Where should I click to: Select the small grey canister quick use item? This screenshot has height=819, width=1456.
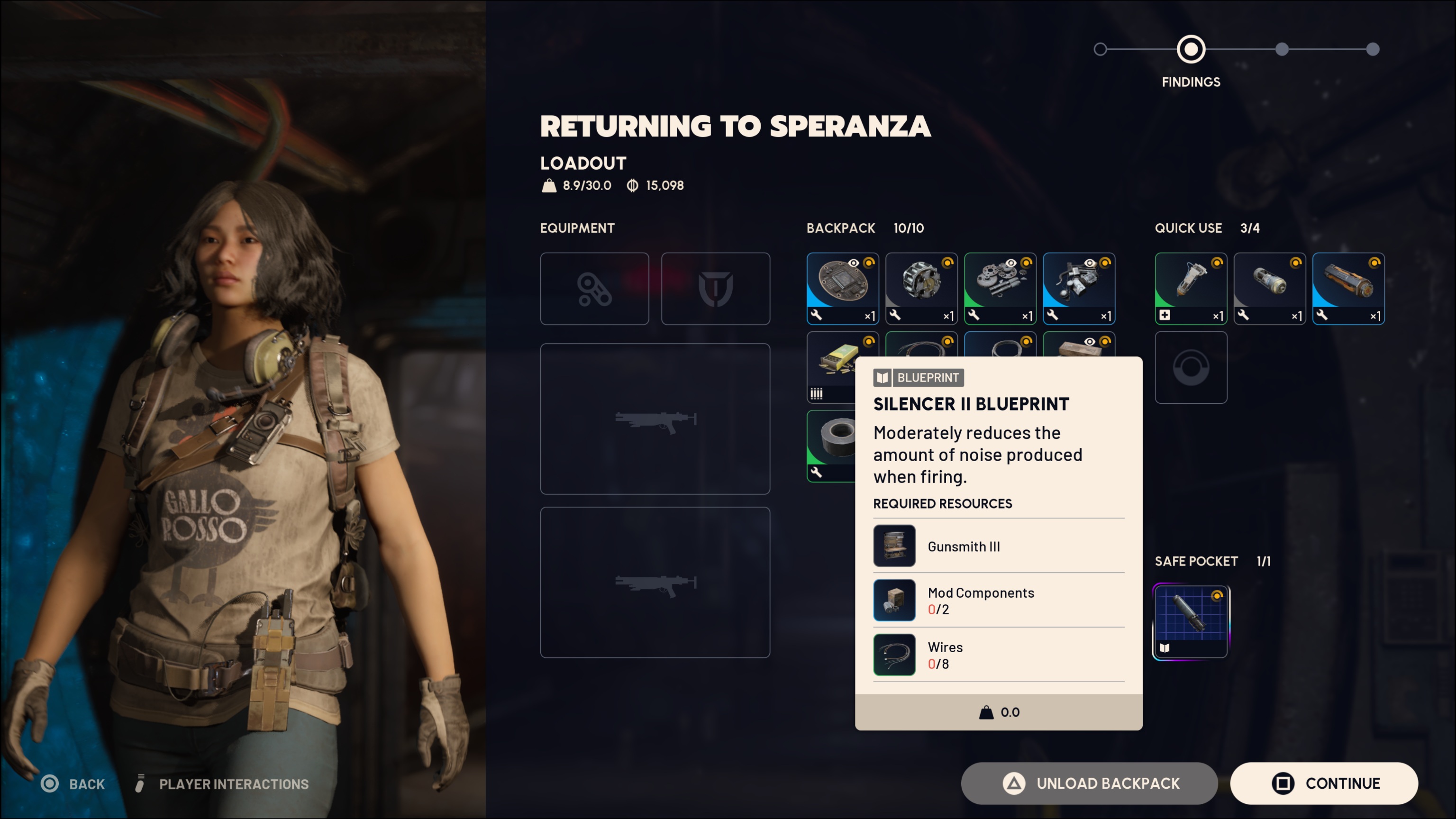click(1269, 288)
